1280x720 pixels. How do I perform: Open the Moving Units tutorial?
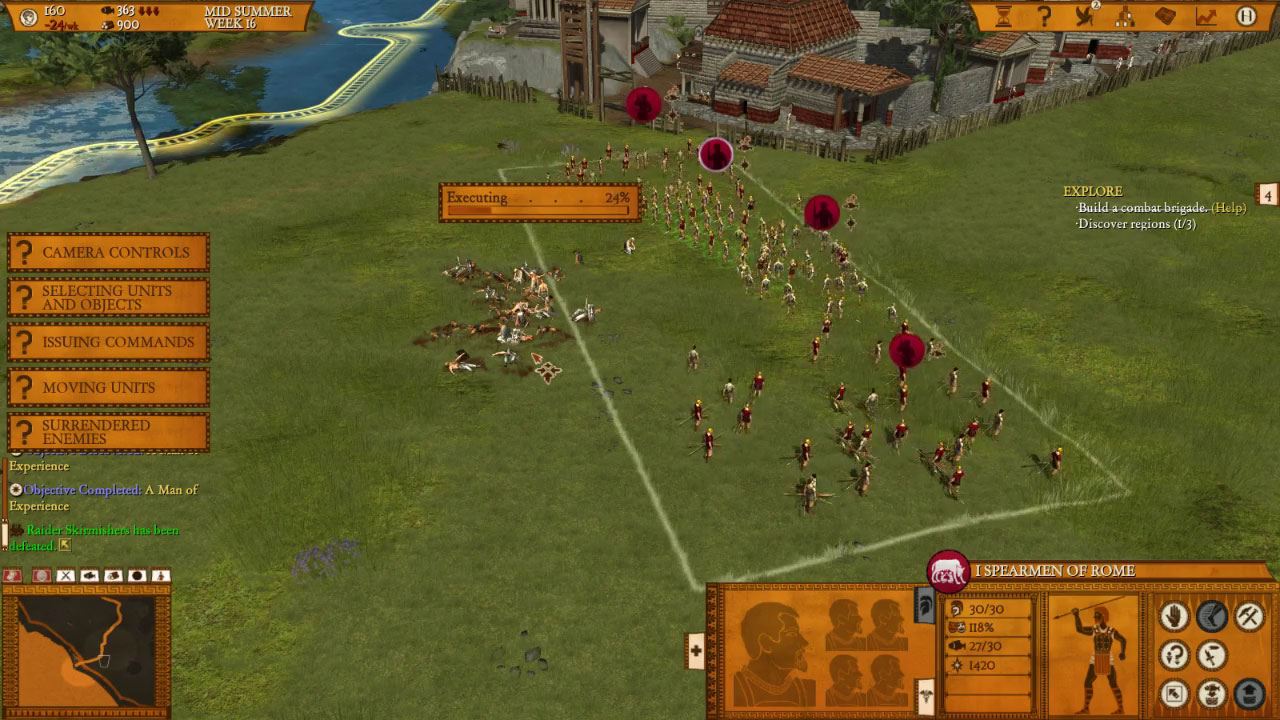(108, 388)
